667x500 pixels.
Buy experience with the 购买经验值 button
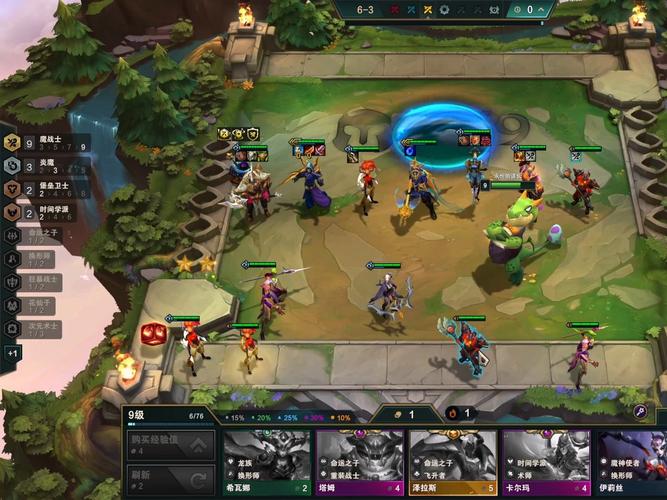pyautogui.click(x=170, y=445)
